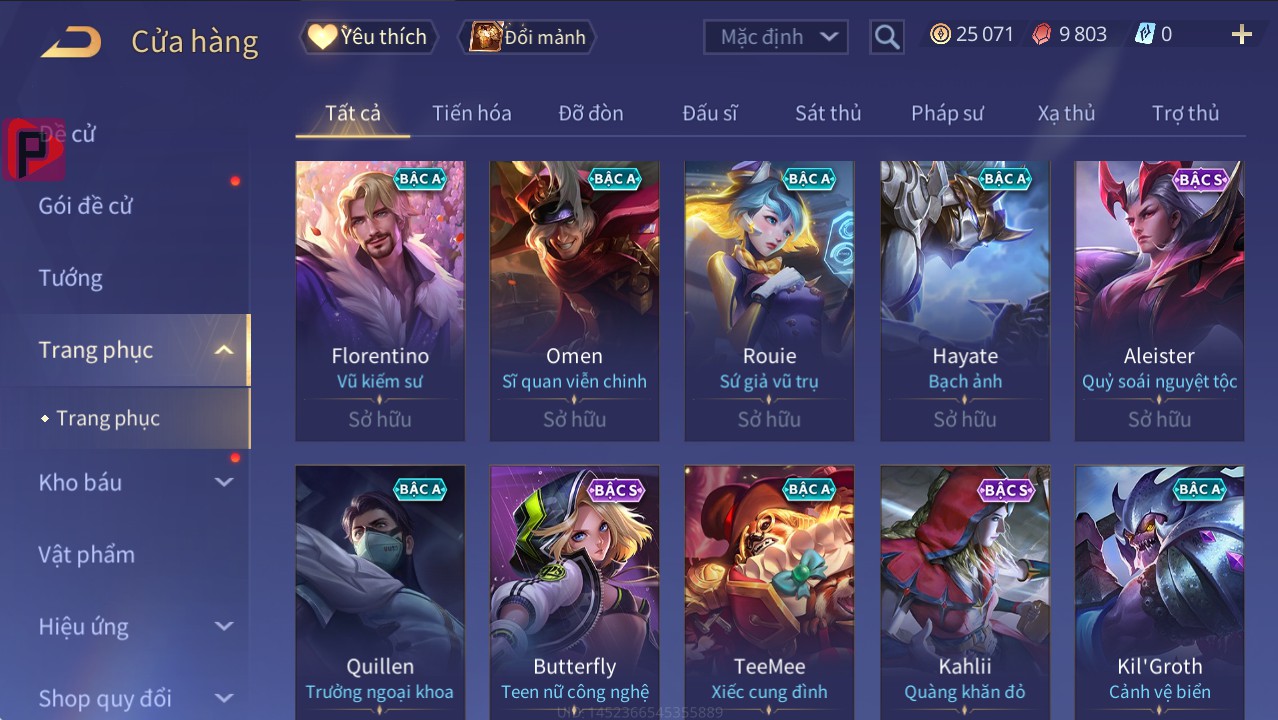
Task: Select the Sát thủ category tab
Action: click(x=827, y=113)
